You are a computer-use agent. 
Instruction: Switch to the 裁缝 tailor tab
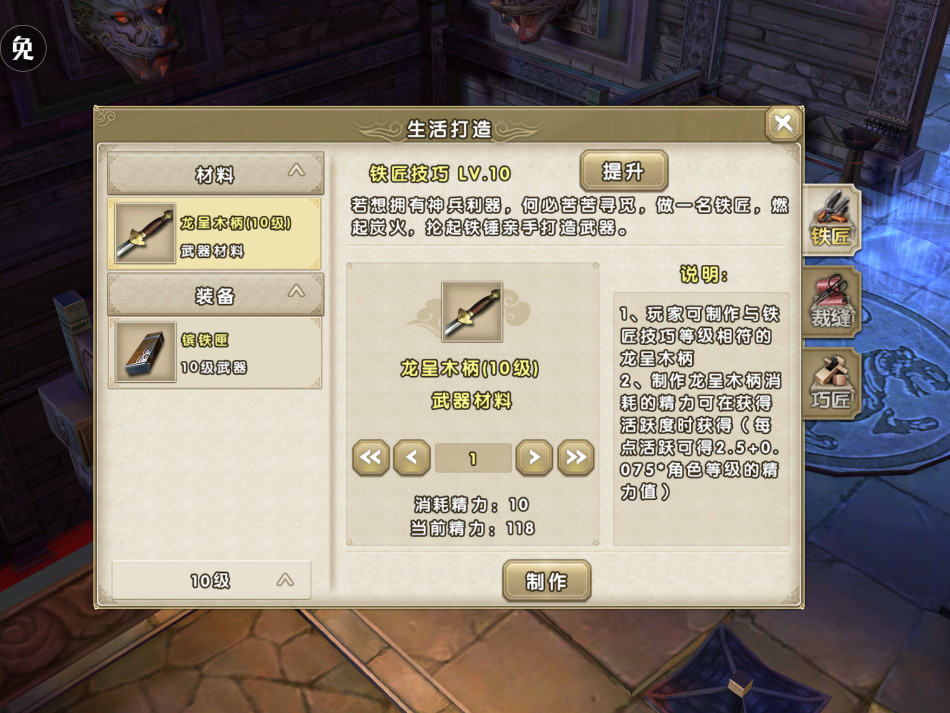830,301
